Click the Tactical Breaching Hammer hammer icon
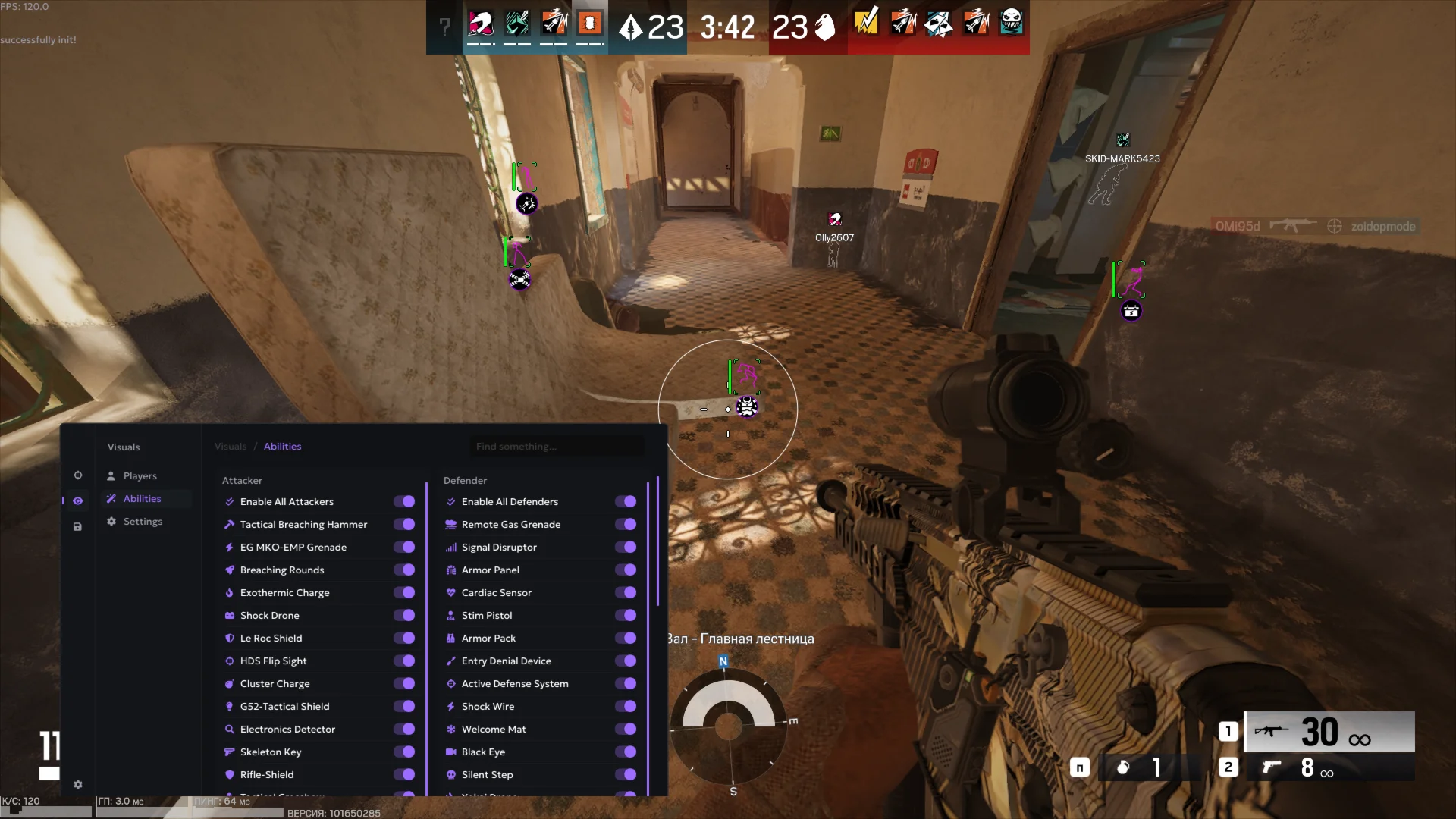The height and width of the screenshot is (819, 1456). pos(230,524)
